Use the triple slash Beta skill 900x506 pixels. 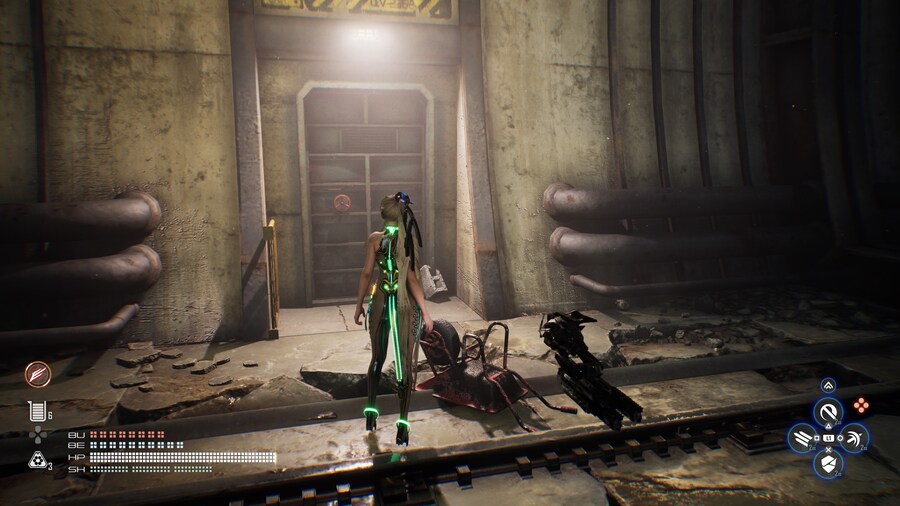(x=801, y=437)
